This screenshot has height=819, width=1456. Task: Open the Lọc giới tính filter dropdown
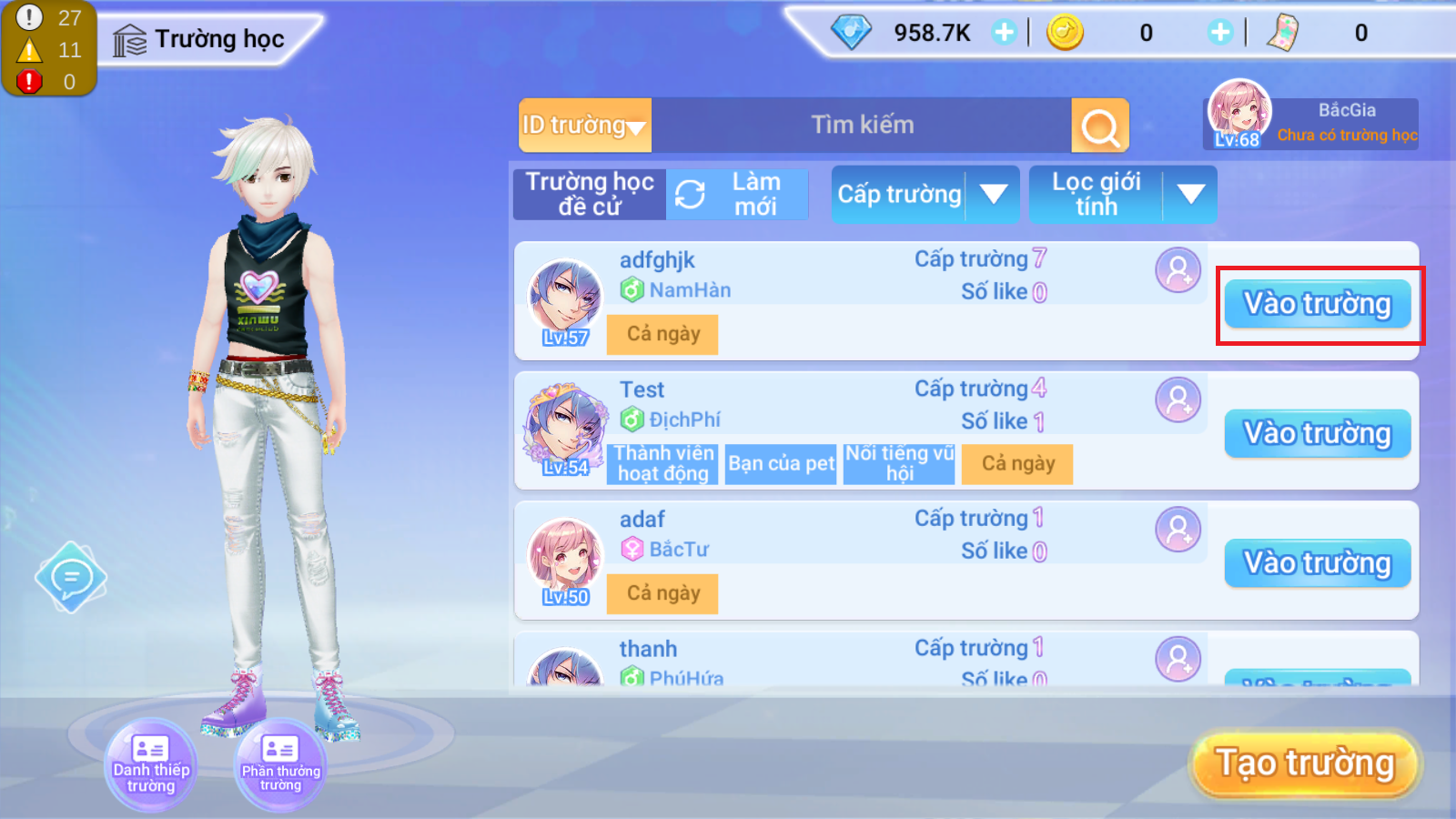coord(1122,194)
